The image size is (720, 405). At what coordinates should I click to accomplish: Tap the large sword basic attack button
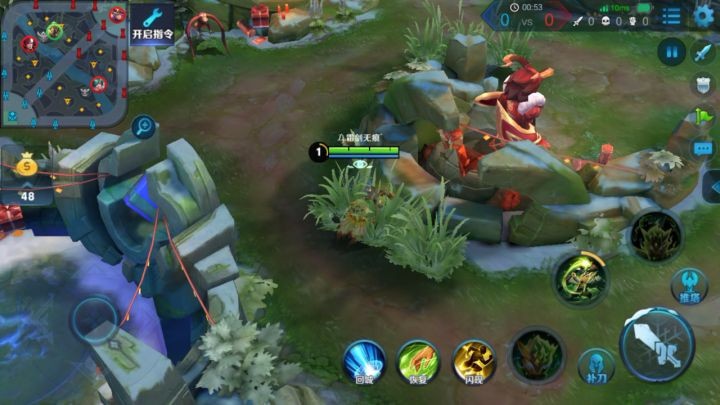tap(656, 345)
